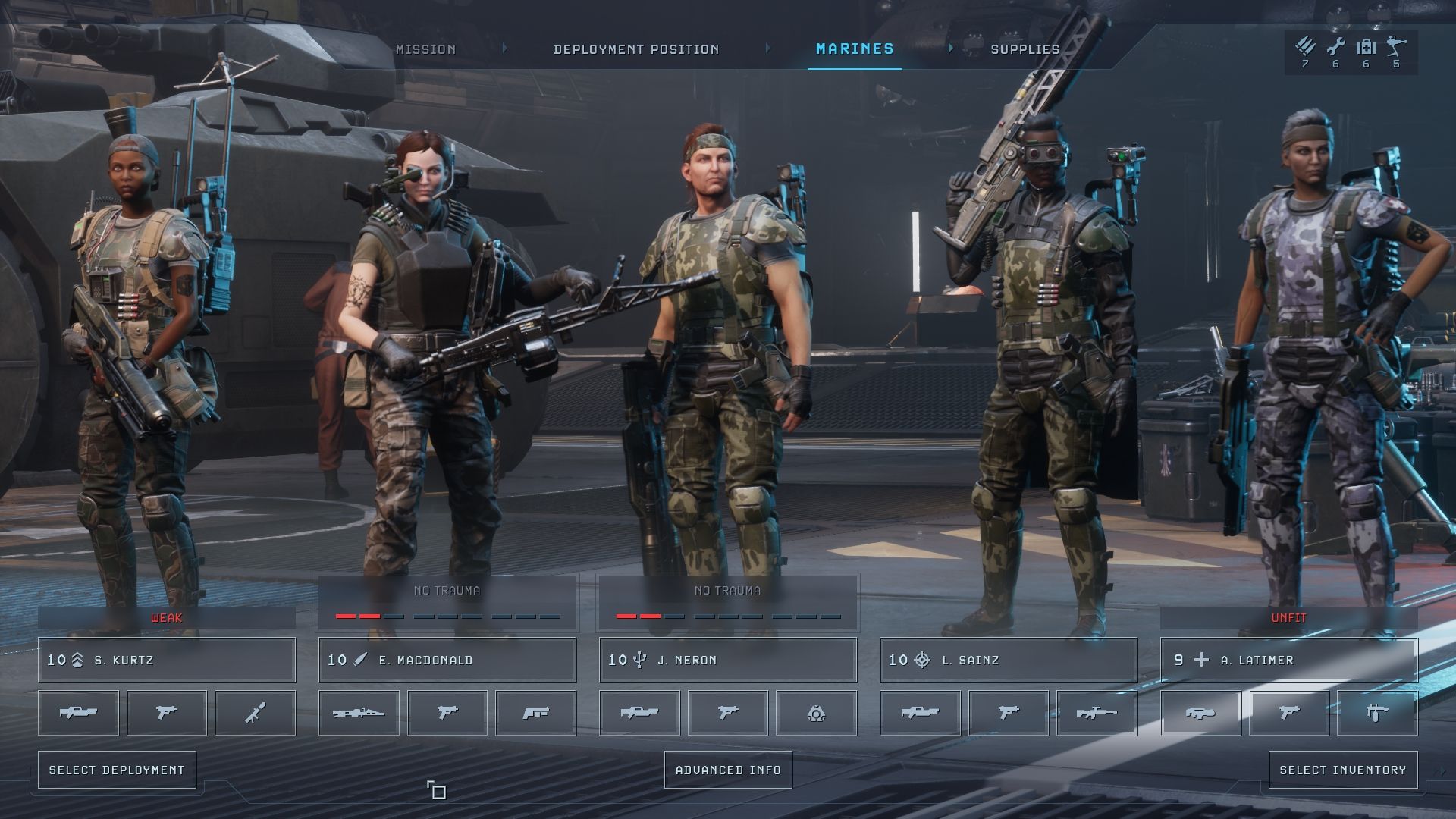Pick J. Neron's name card
Screen dimensions: 1456x819
(728, 660)
